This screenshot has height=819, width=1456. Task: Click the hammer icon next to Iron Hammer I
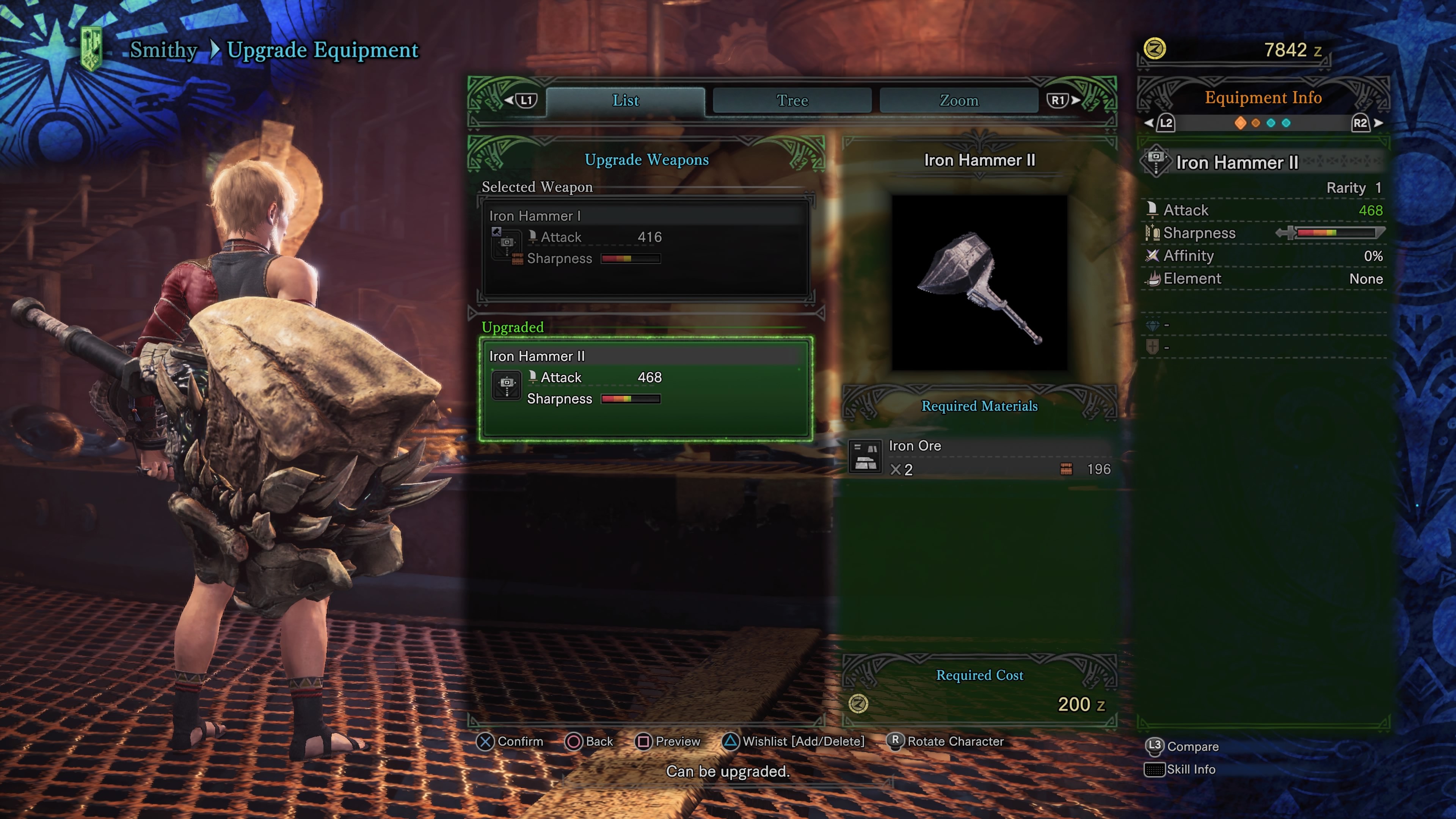tap(507, 243)
